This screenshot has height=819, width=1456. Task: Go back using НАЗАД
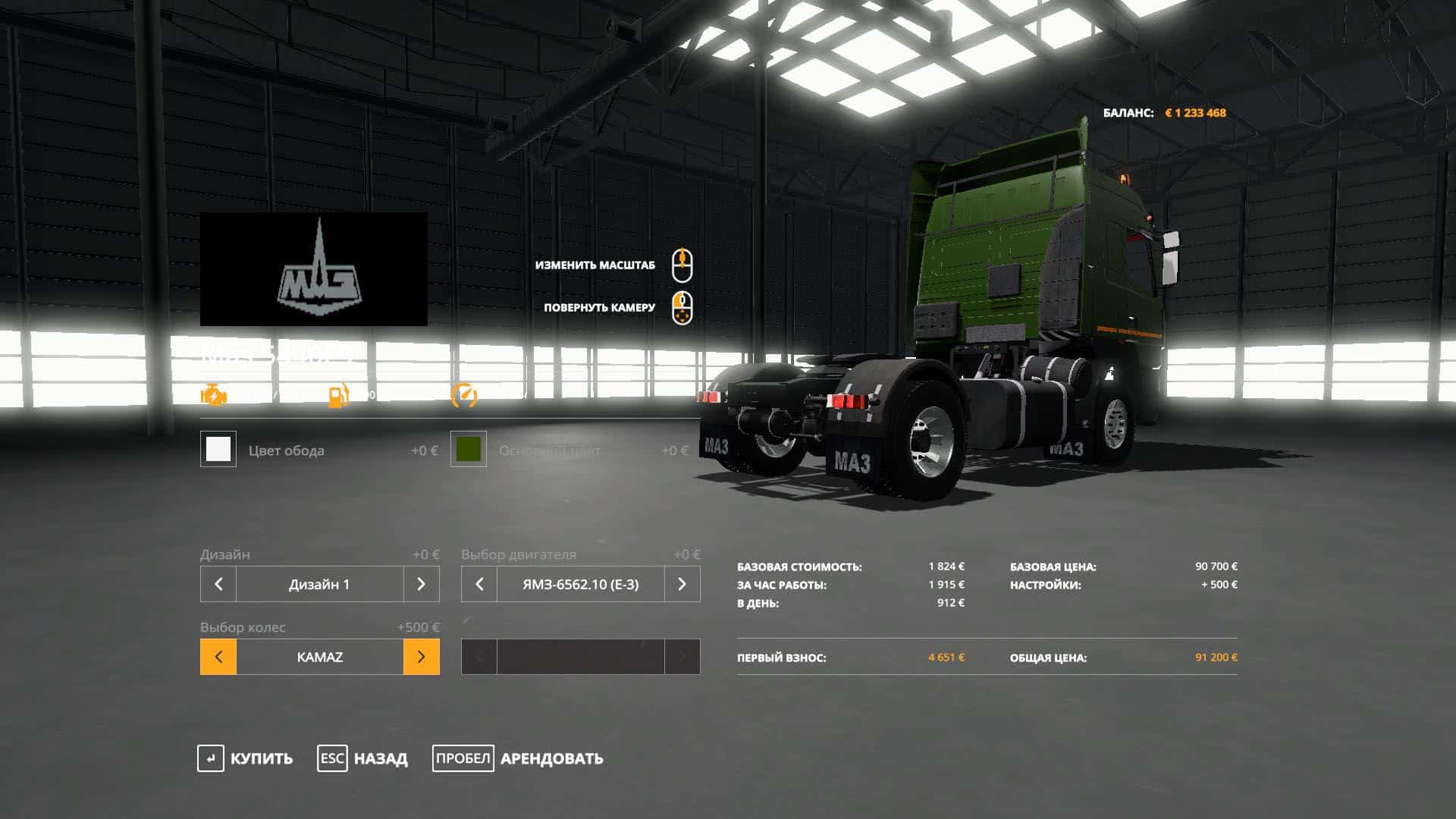(x=362, y=758)
